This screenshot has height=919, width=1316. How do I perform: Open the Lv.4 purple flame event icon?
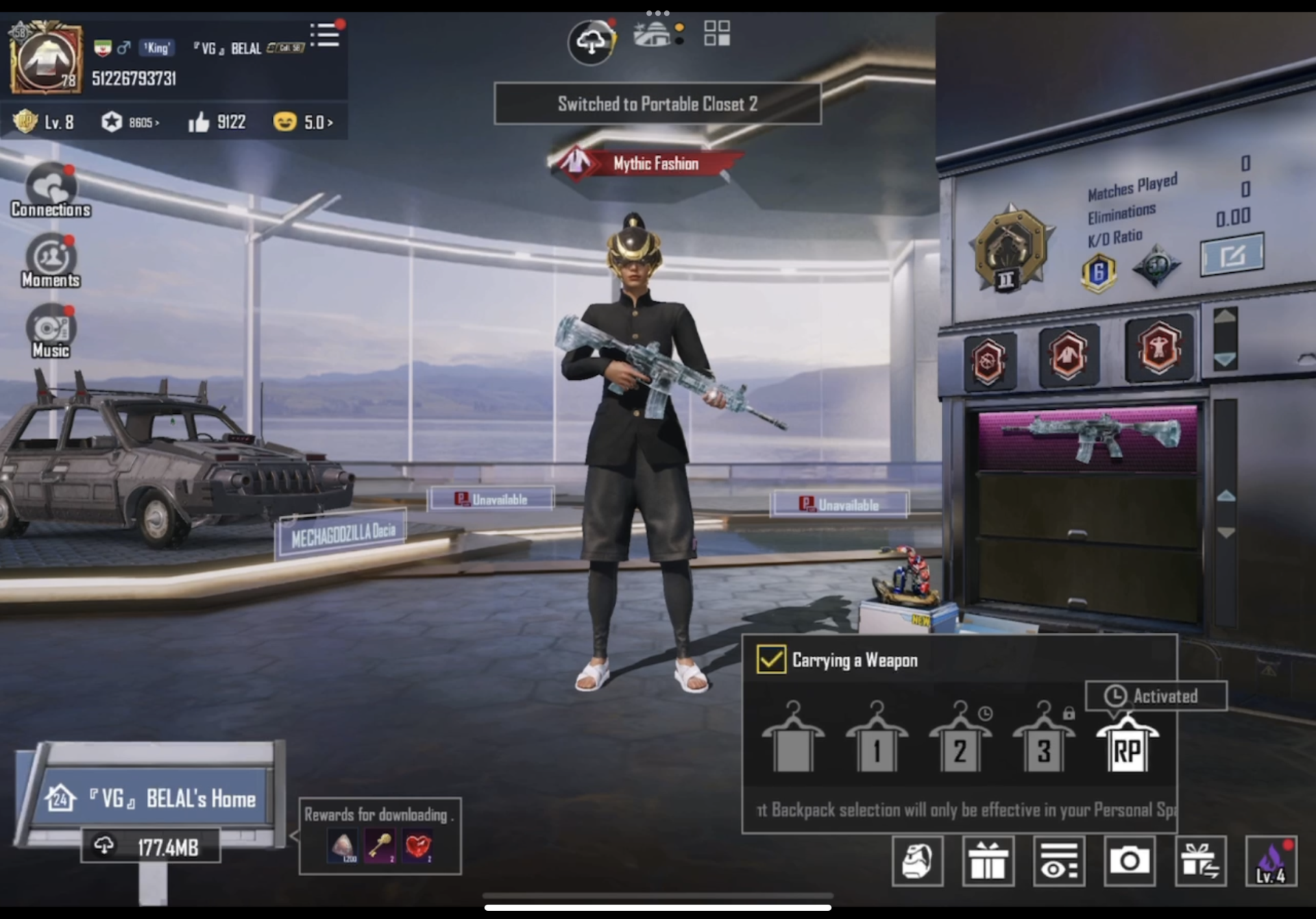point(1272,862)
